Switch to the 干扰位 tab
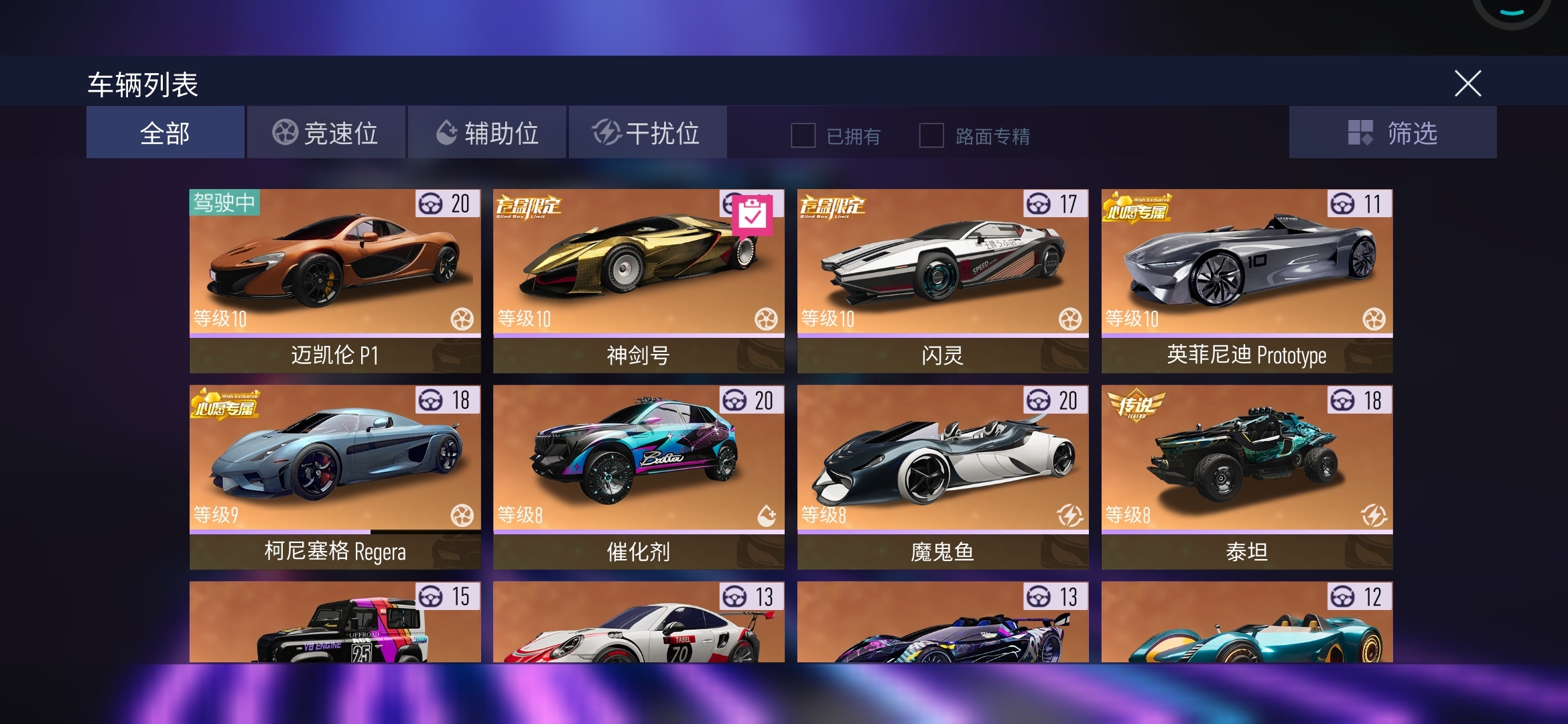This screenshot has width=1568, height=724. click(648, 132)
